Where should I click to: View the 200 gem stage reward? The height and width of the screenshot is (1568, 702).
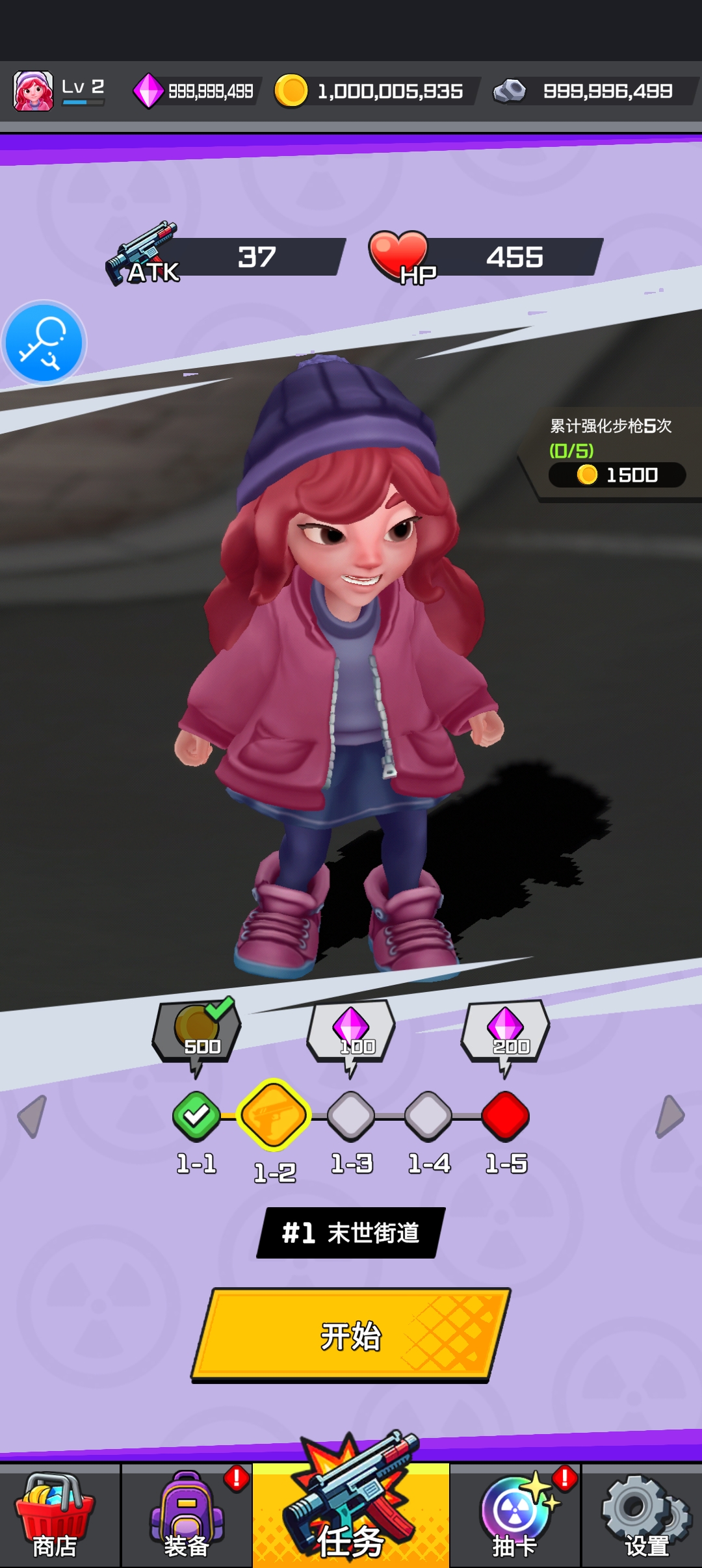[x=505, y=1032]
